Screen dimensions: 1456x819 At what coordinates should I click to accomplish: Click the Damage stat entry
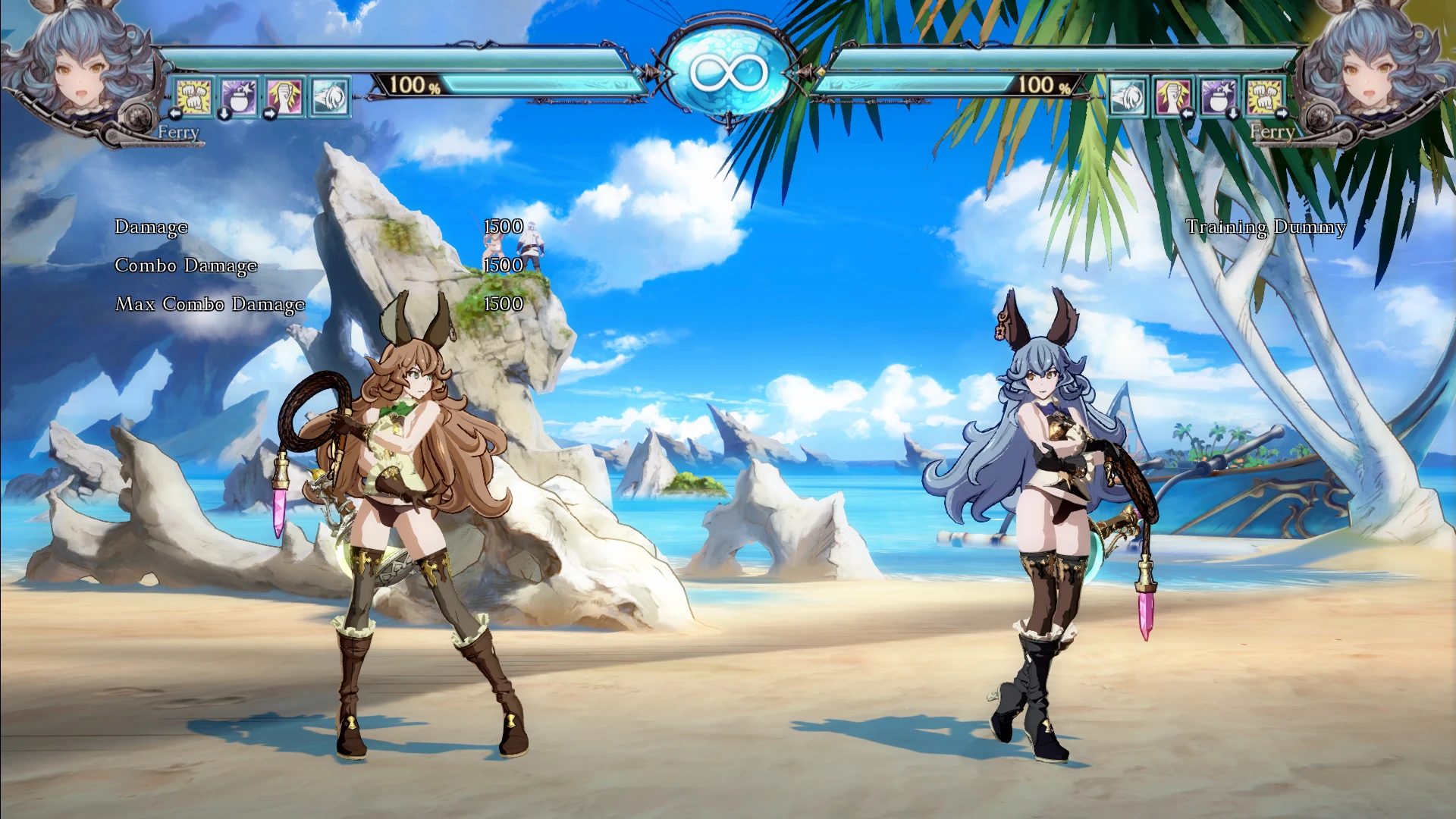point(151,226)
